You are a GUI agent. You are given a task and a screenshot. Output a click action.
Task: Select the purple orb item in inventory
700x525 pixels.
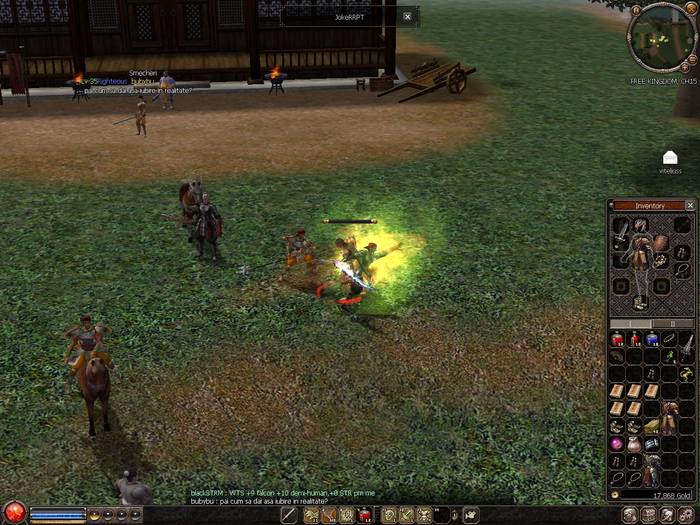point(618,443)
